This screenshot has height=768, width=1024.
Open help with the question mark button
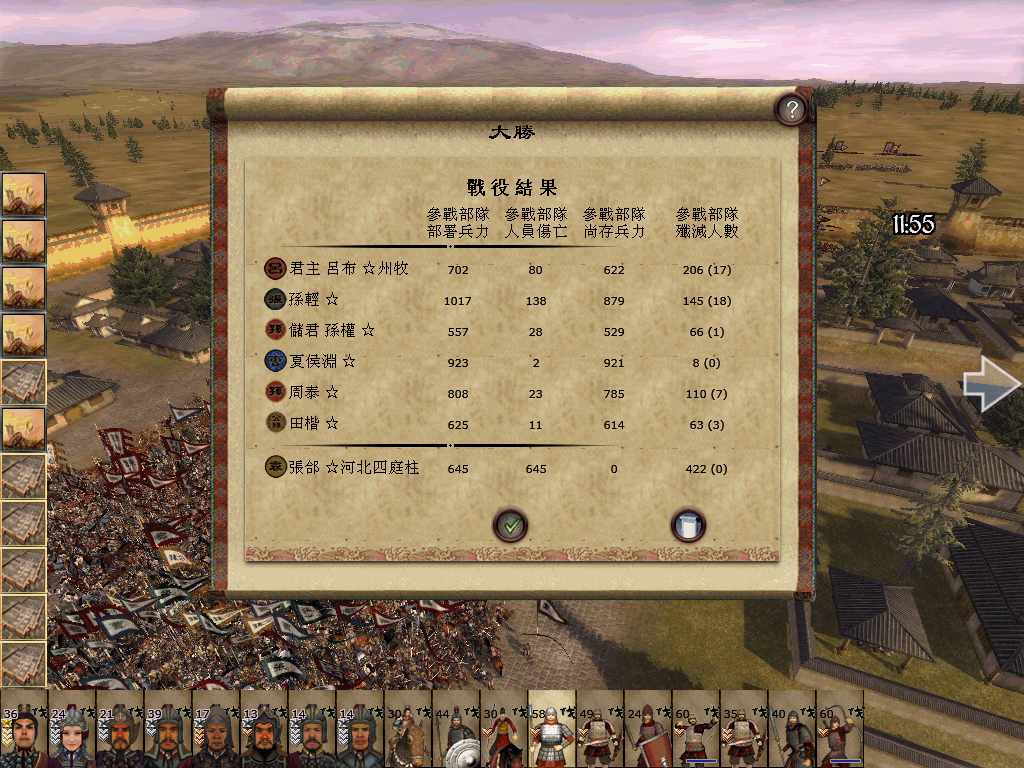[791, 109]
